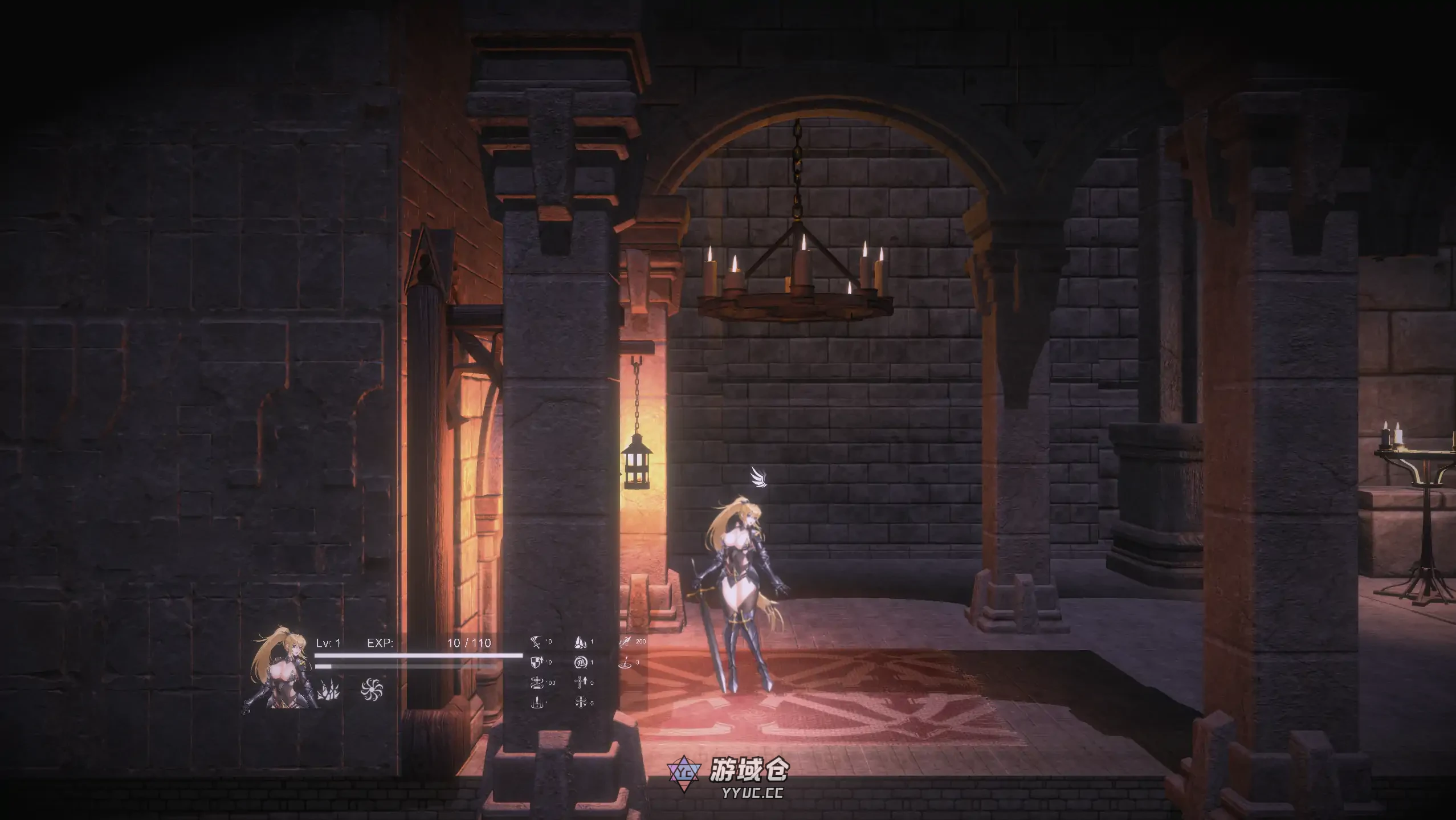The height and width of the screenshot is (820, 1456).
Task: Activate the crystal spikes skill icon
Action: click(x=328, y=690)
